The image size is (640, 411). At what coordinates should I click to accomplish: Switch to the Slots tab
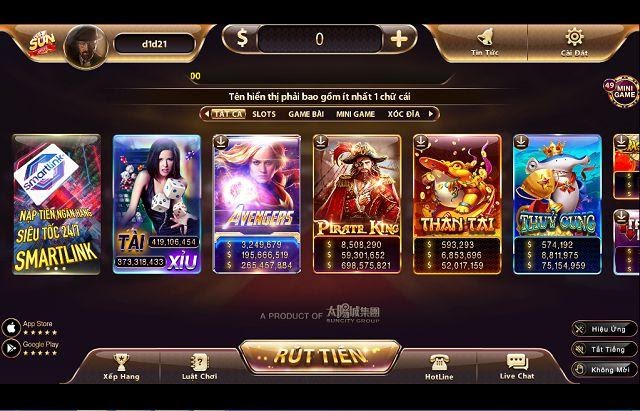click(263, 114)
